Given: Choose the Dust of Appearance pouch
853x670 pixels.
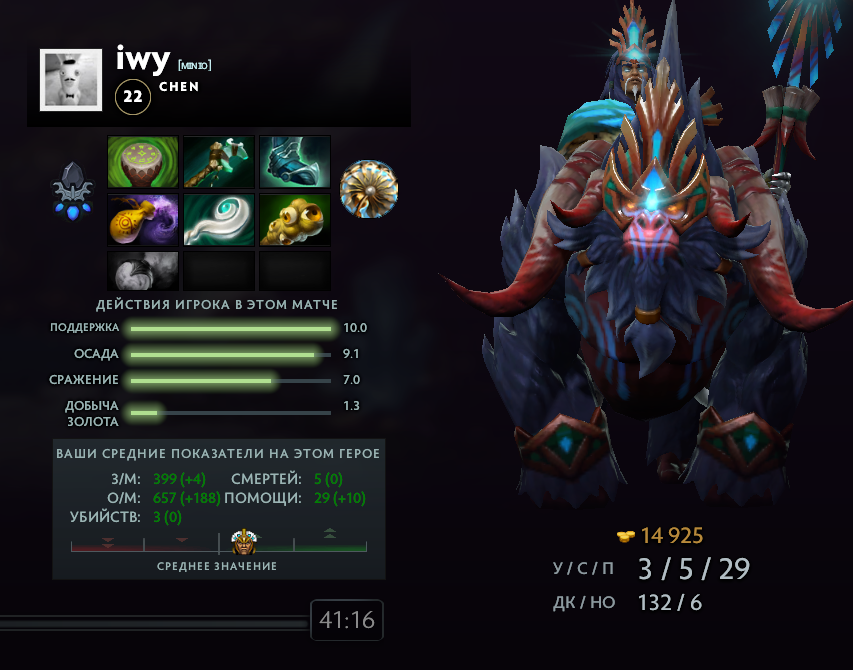Looking at the screenshot, I should (x=143, y=220).
